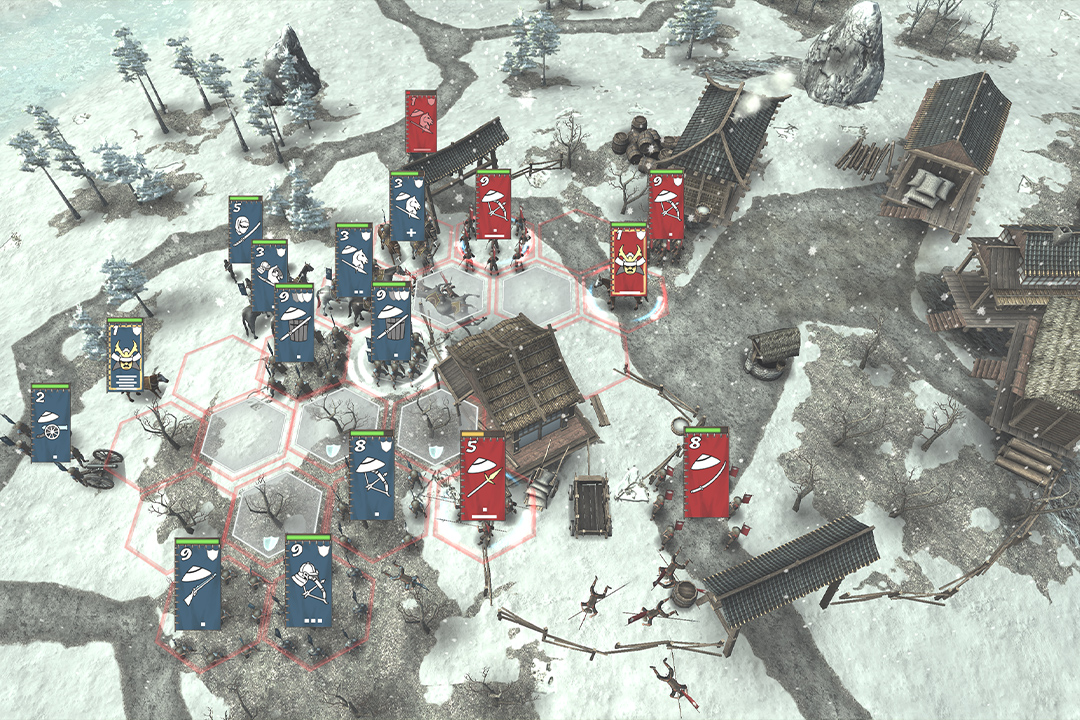Select blue cavalry banner with plus symbol
Viewport: 1080px width, 720px height.
(x=407, y=207)
